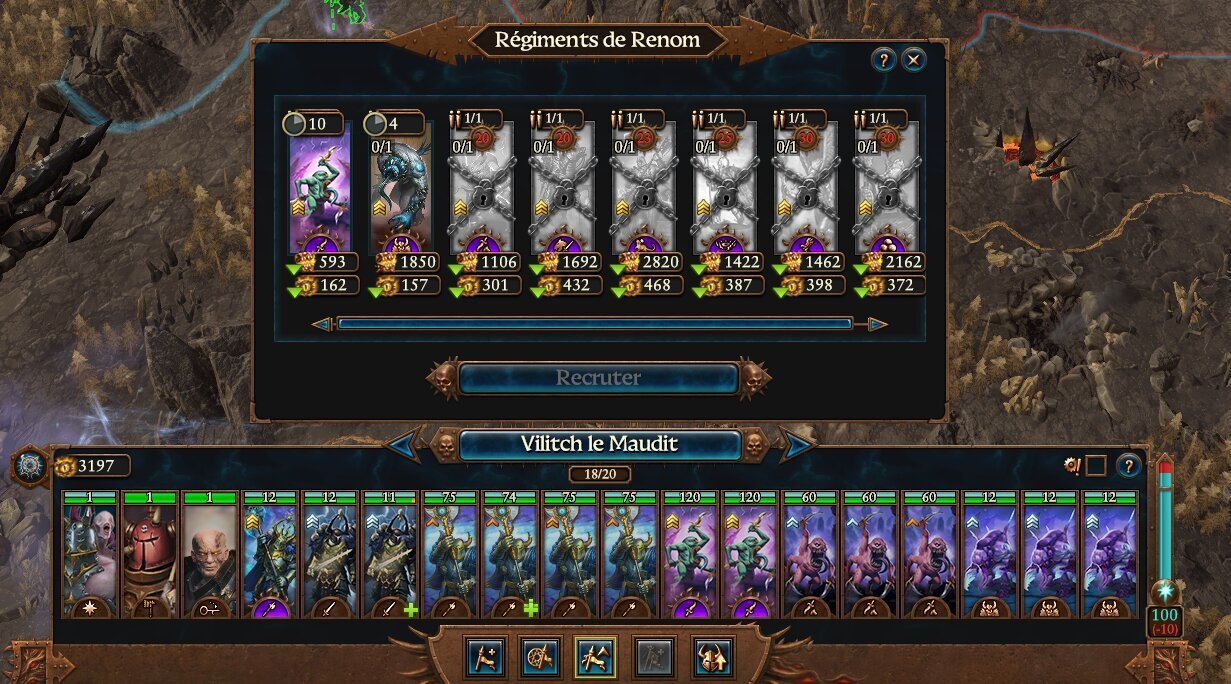This screenshot has width=1231, height=684.
Task: Toggle the checkbox in the army panel header
Action: (x=1096, y=465)
